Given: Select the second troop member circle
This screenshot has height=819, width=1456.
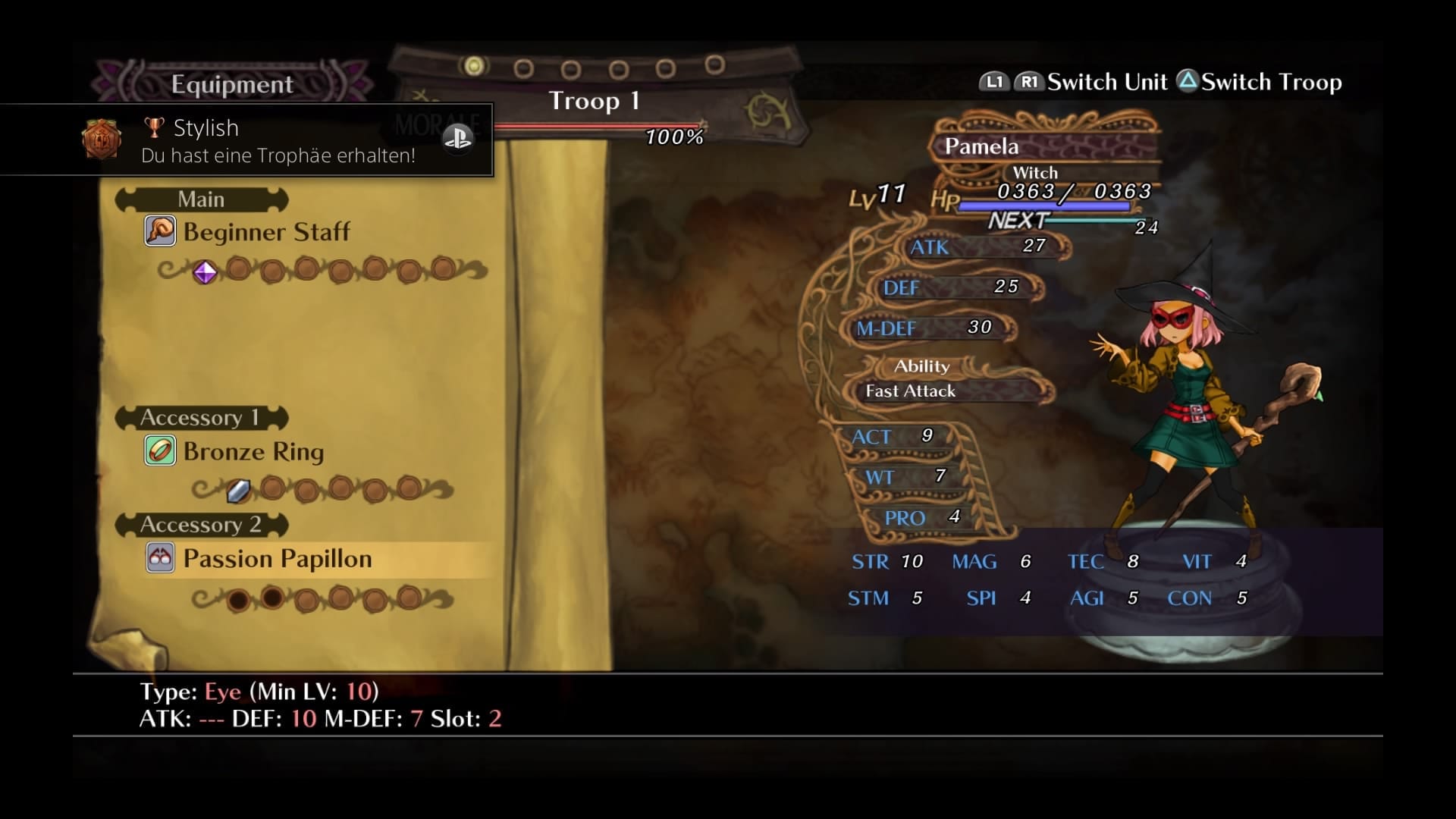Looking at the screenshot, I should pos(522,67).
